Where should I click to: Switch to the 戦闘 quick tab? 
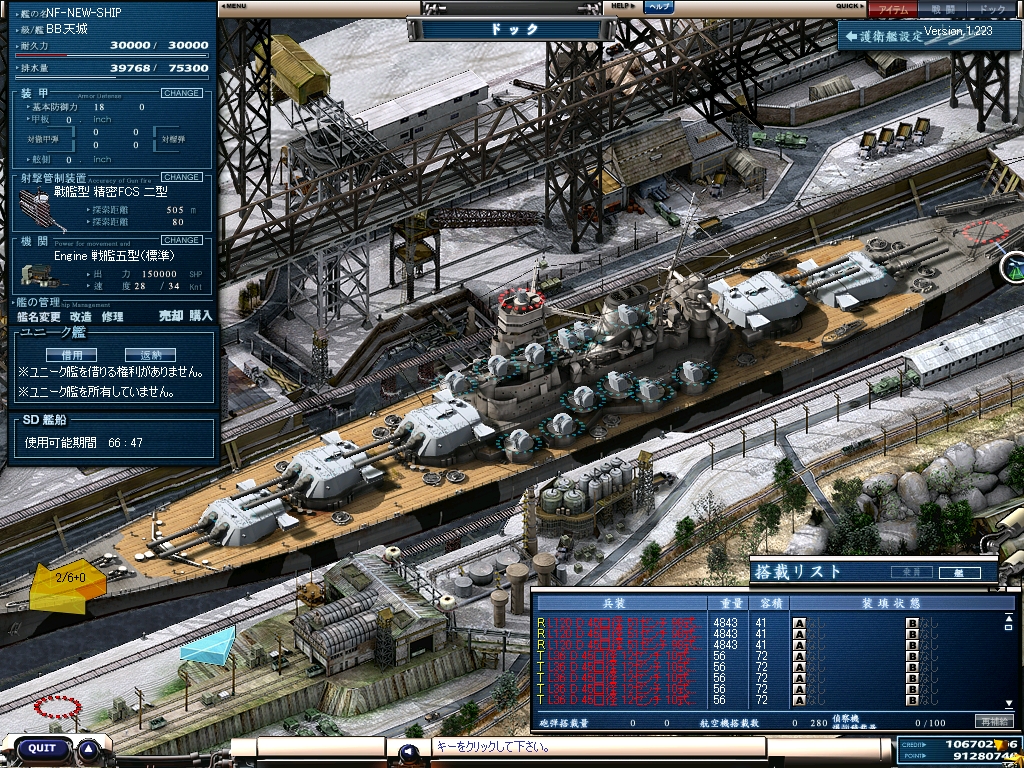(942, 9)
